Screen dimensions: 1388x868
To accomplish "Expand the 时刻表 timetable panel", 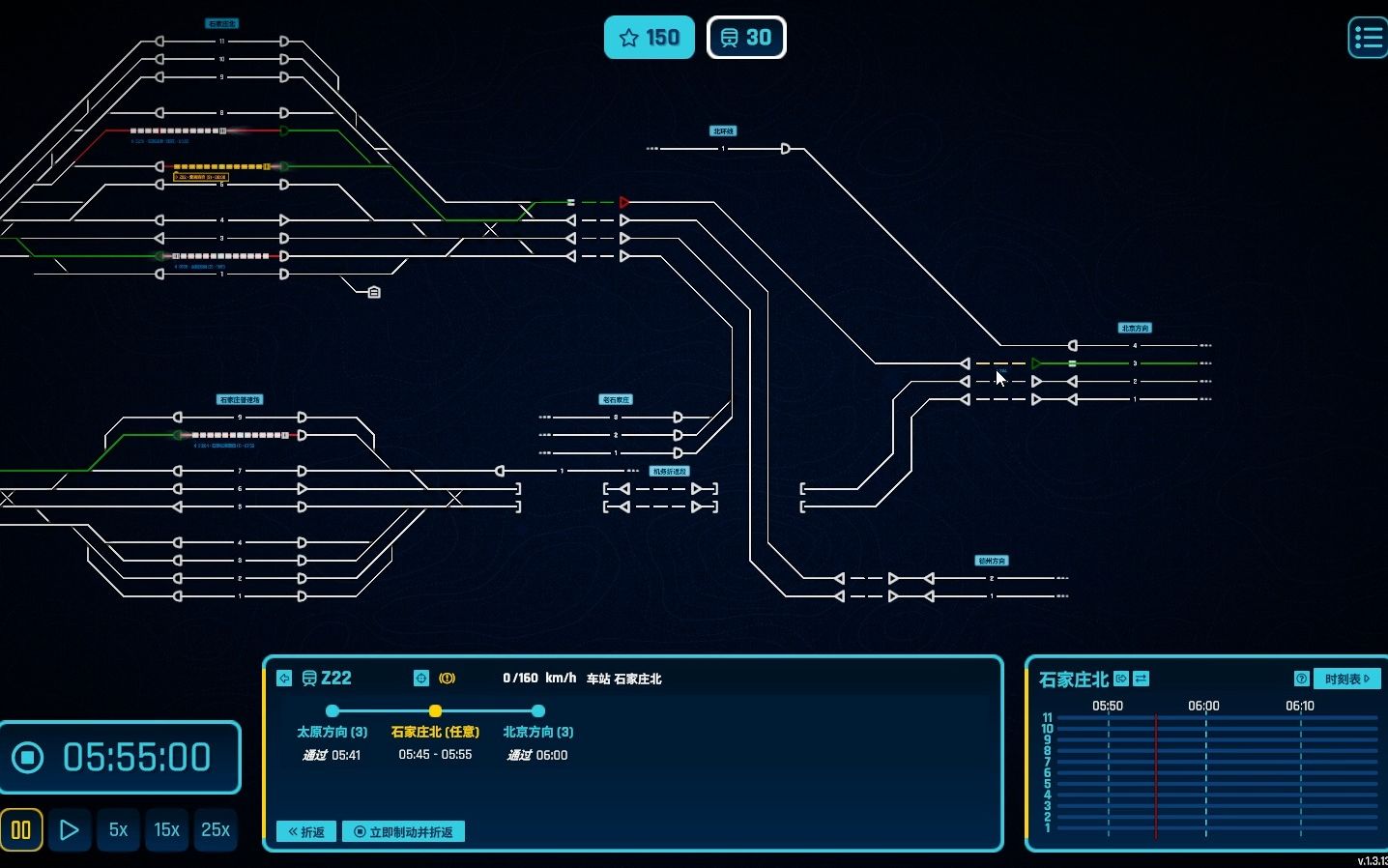I will click(x=1346, y=679).
